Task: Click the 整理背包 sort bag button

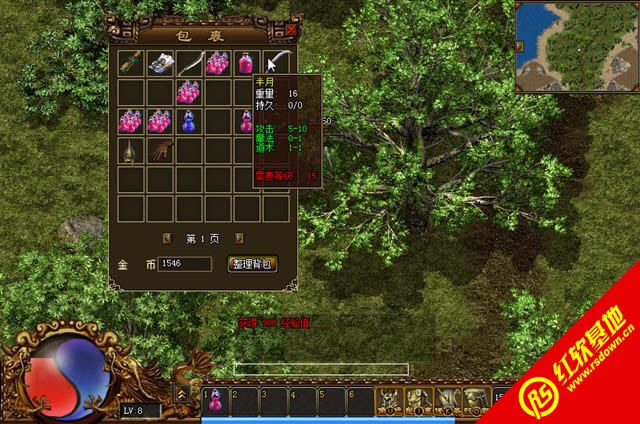Action: [253, 264]
